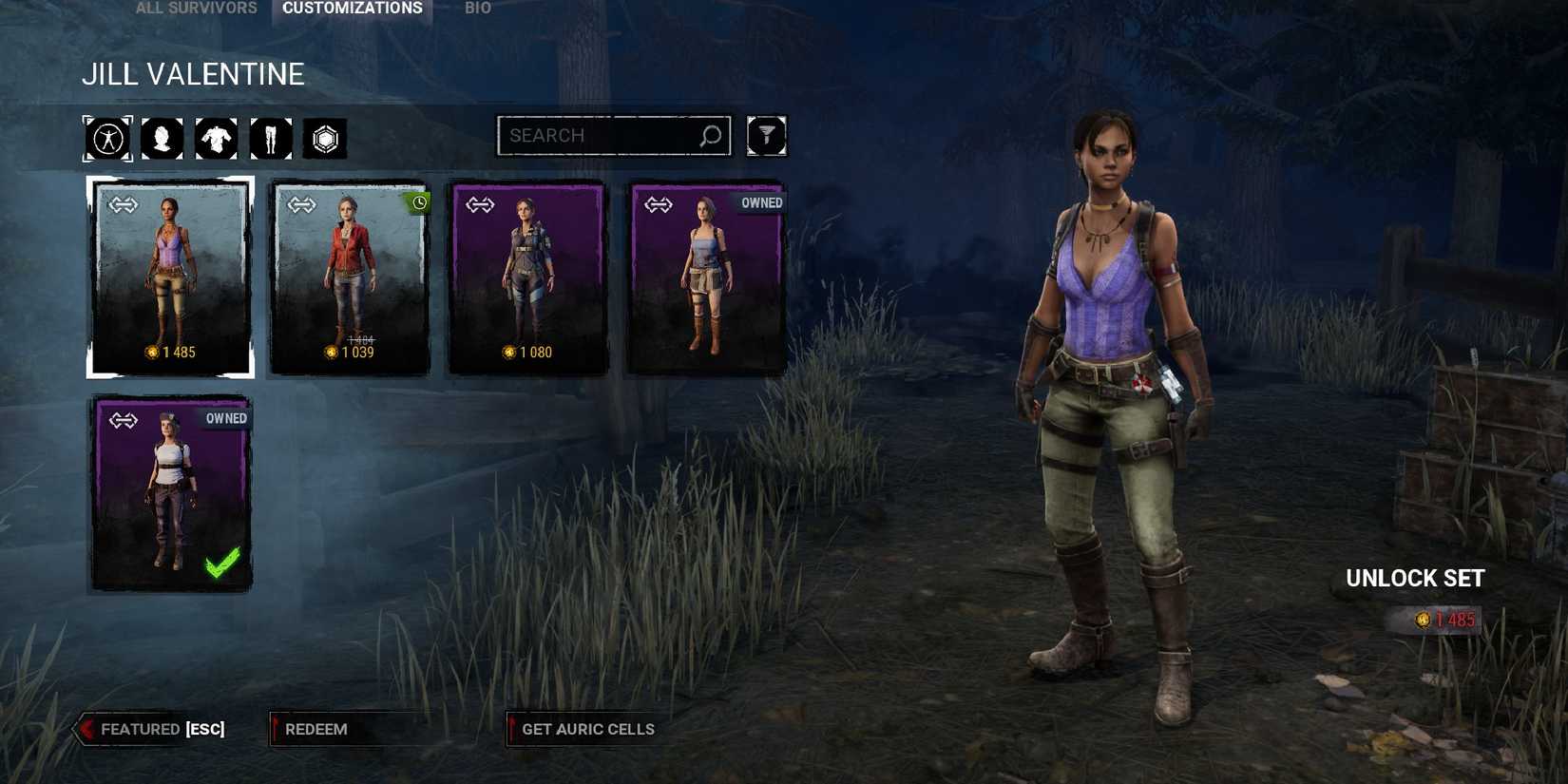Image resolution: width=1568 pixels, height=784 pixels.
Task: Open the BIO tab
Action: pos(477,8)
